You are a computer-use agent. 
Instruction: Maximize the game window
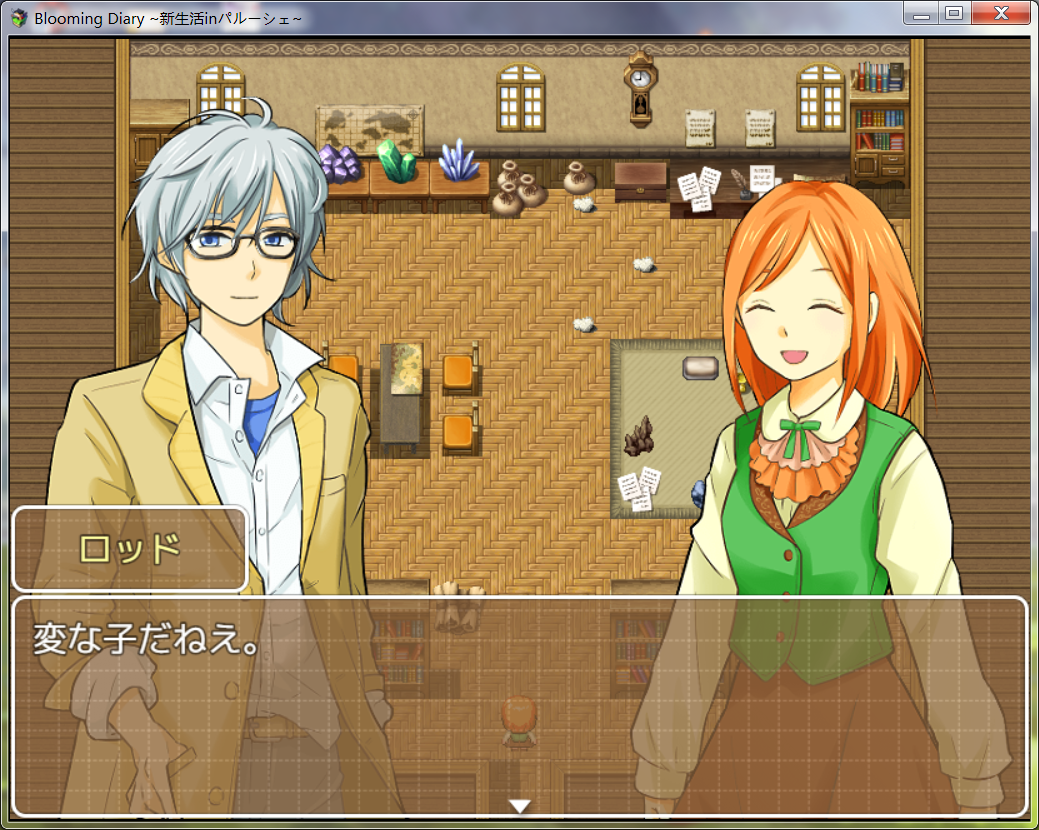(x=953, y=13)
